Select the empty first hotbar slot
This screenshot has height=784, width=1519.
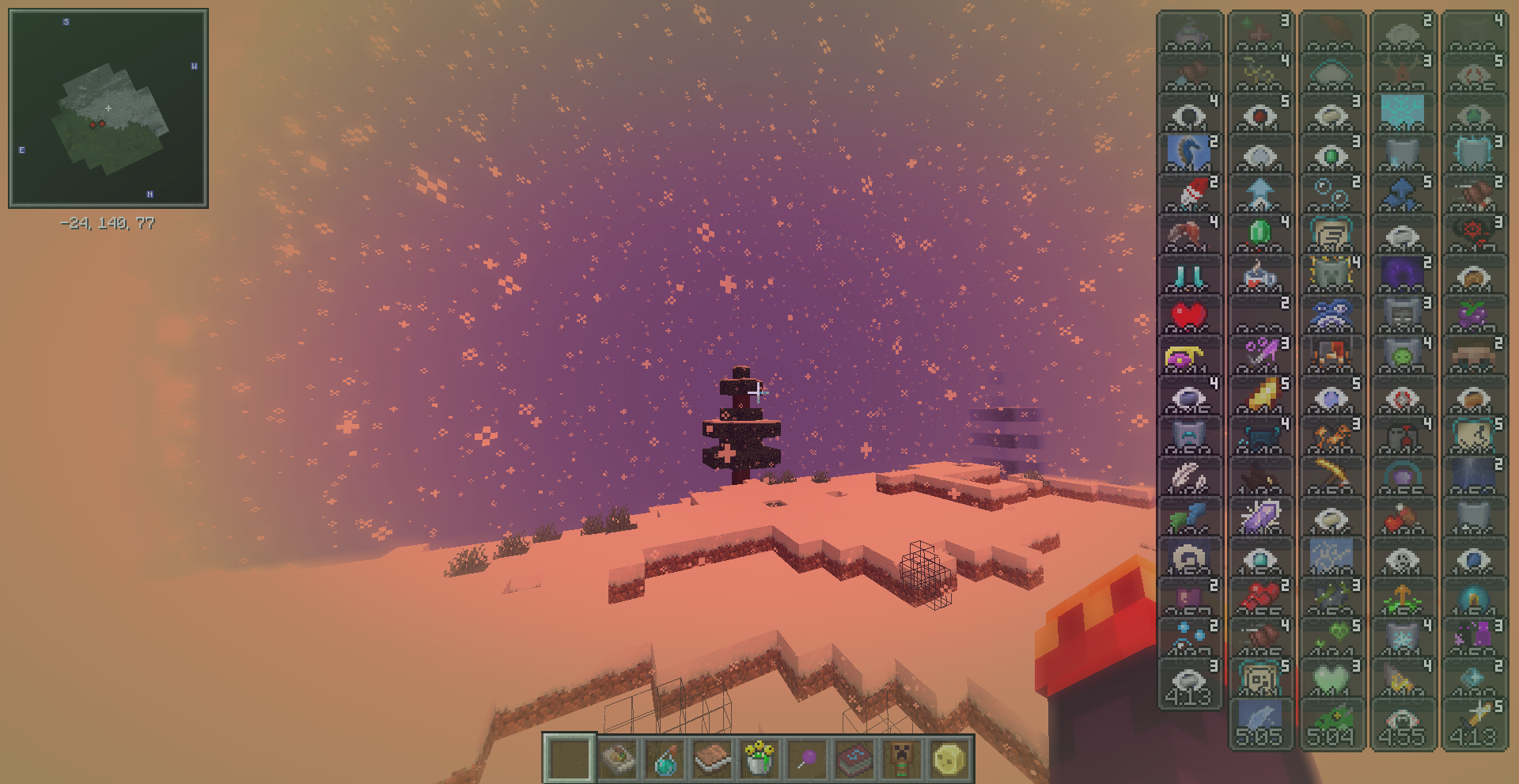pos(569,758)
